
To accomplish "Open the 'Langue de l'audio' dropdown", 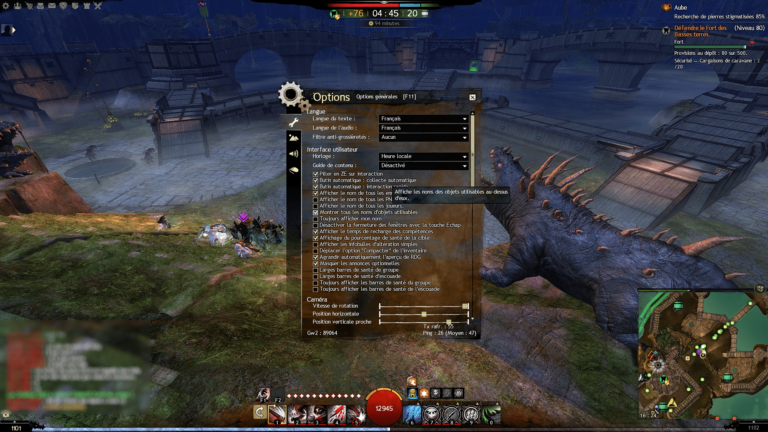I will tap(424, 127).
